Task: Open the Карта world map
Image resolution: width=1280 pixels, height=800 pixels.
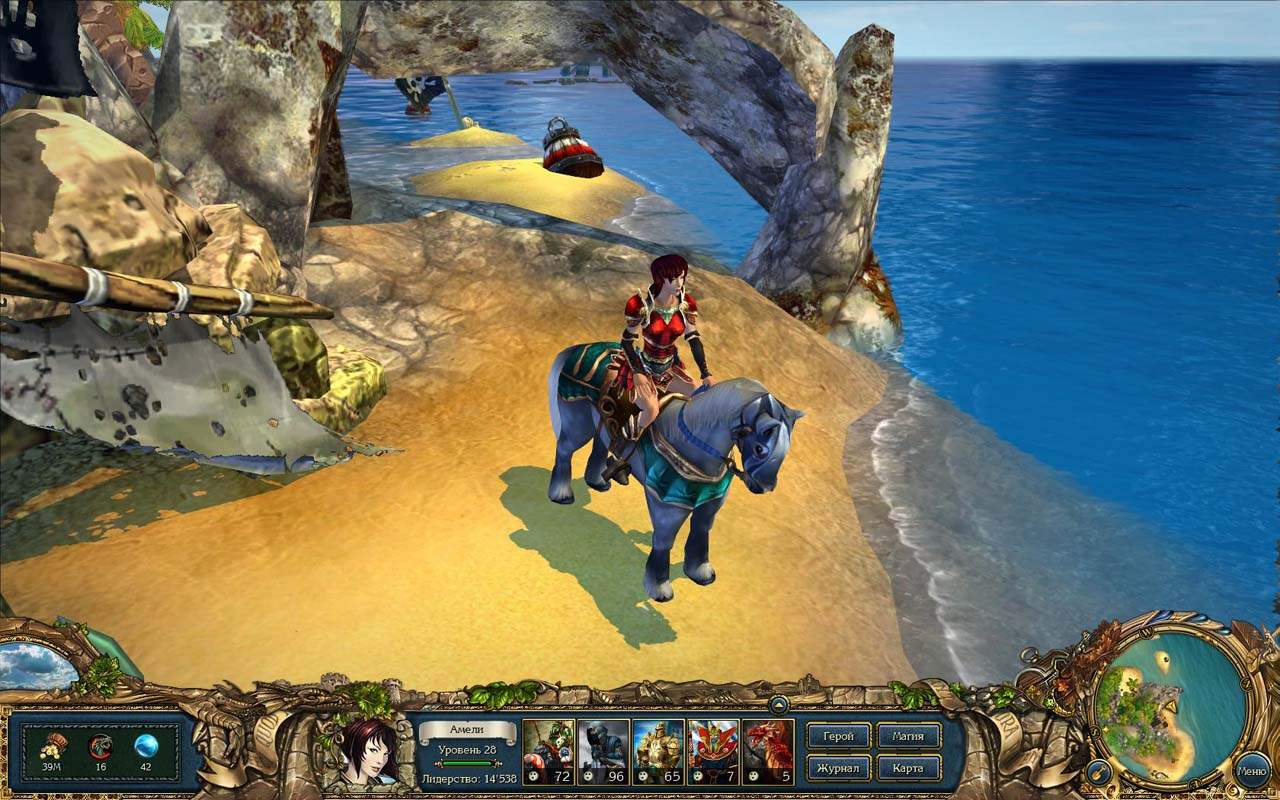Action: click(x=909, y=768)
